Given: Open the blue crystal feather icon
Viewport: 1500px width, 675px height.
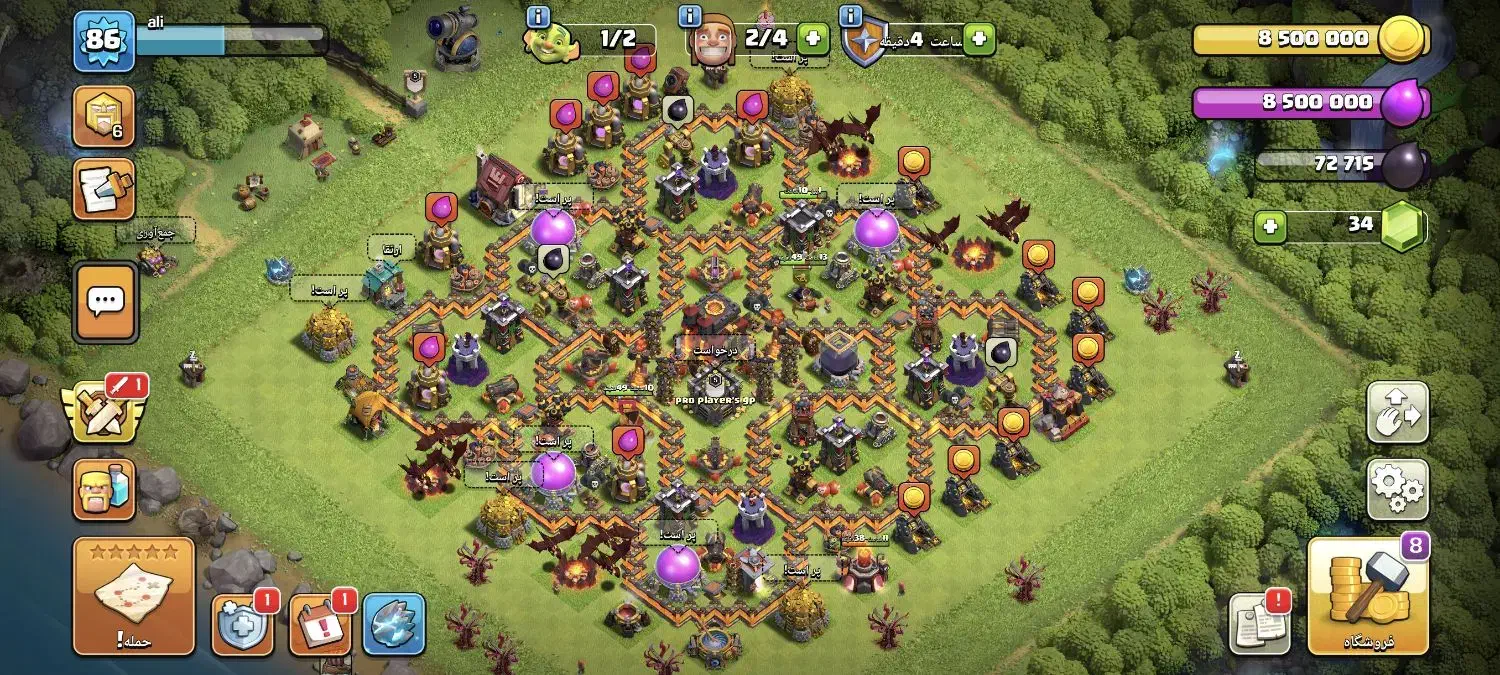Looking at the screenshot, I should (x=393, y=625).
